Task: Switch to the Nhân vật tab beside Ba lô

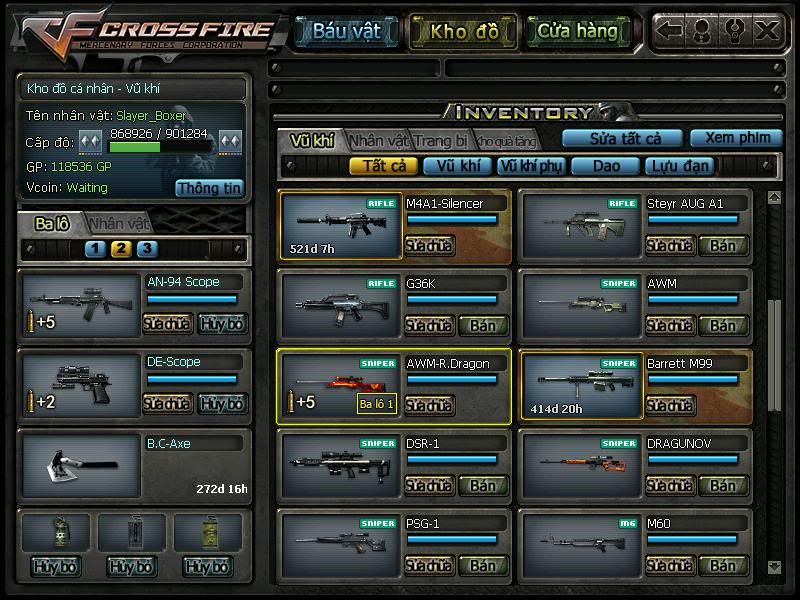Action: (119, 224)
